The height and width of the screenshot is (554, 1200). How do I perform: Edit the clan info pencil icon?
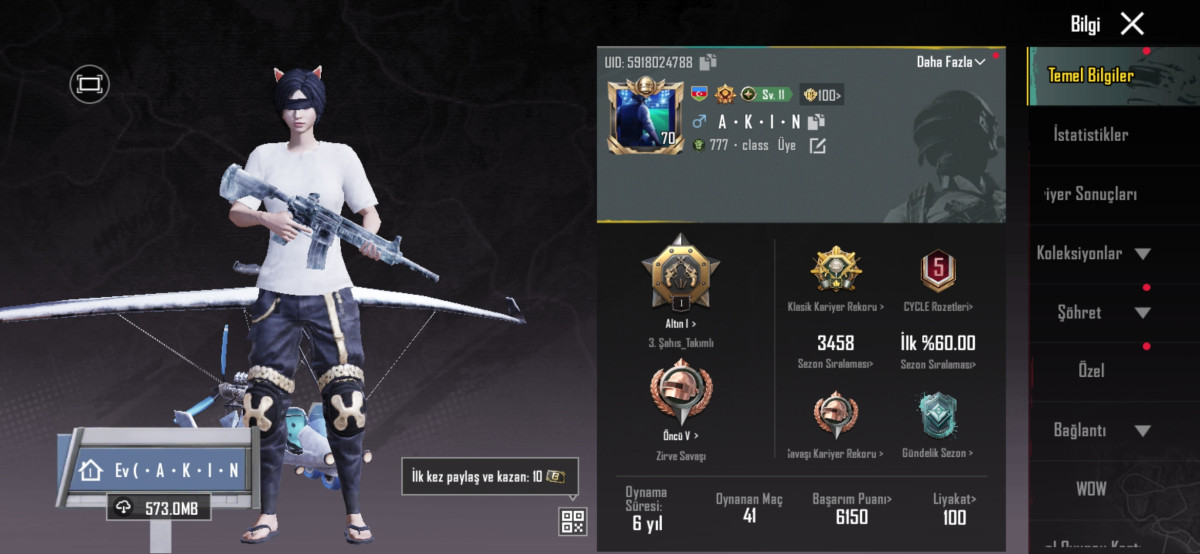[x=817, y=146]
